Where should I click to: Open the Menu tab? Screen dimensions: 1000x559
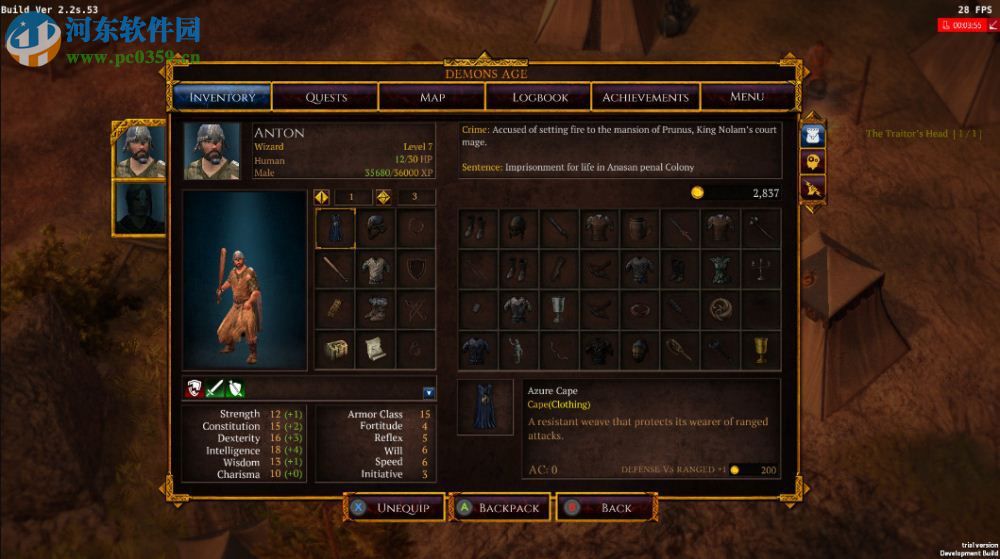747,97
